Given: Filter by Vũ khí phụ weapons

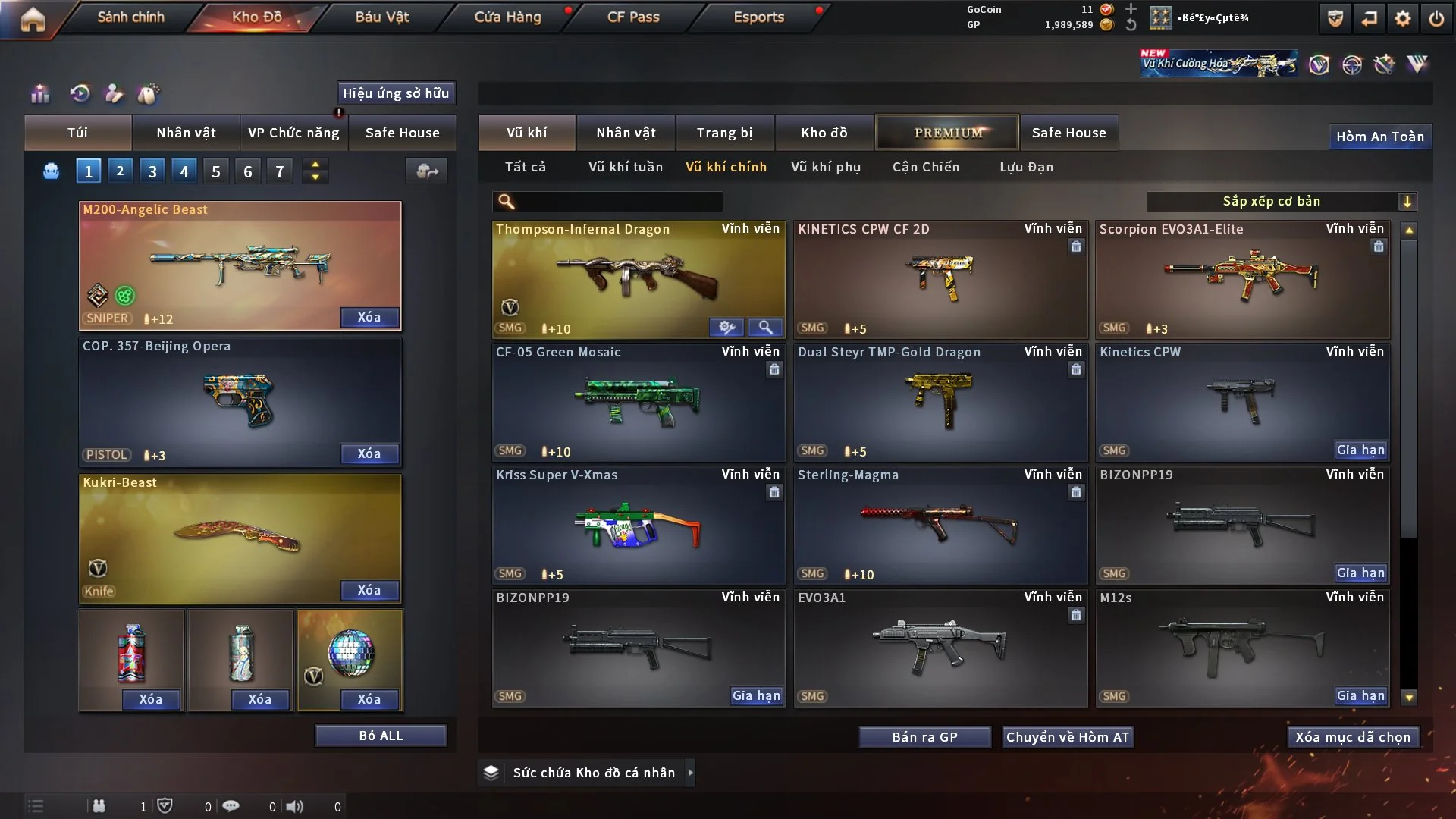Looking at the screenshot, I should [825, 167].
